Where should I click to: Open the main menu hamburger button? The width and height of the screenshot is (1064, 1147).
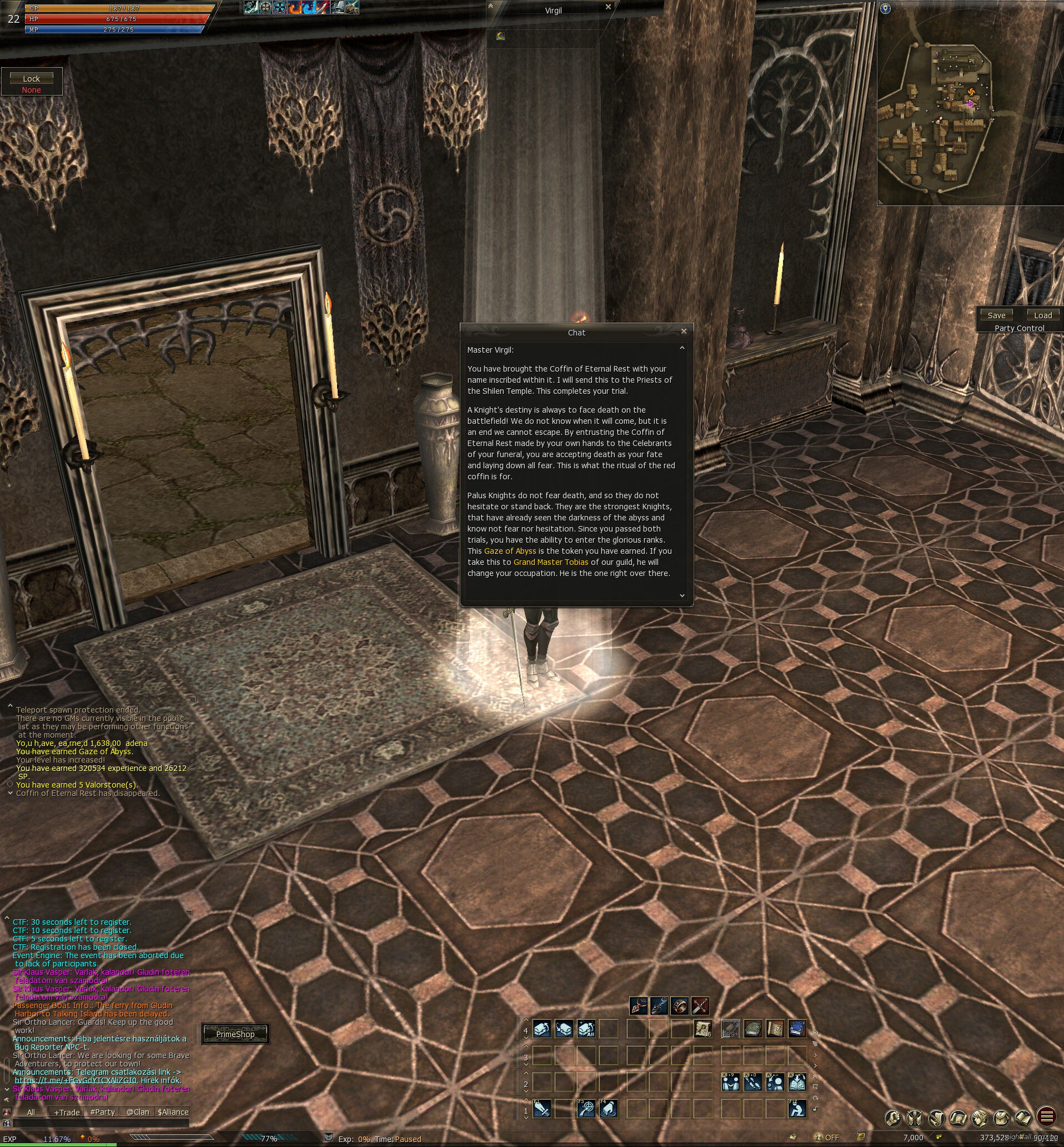pyautogui.click(x=1046, y=1117)
